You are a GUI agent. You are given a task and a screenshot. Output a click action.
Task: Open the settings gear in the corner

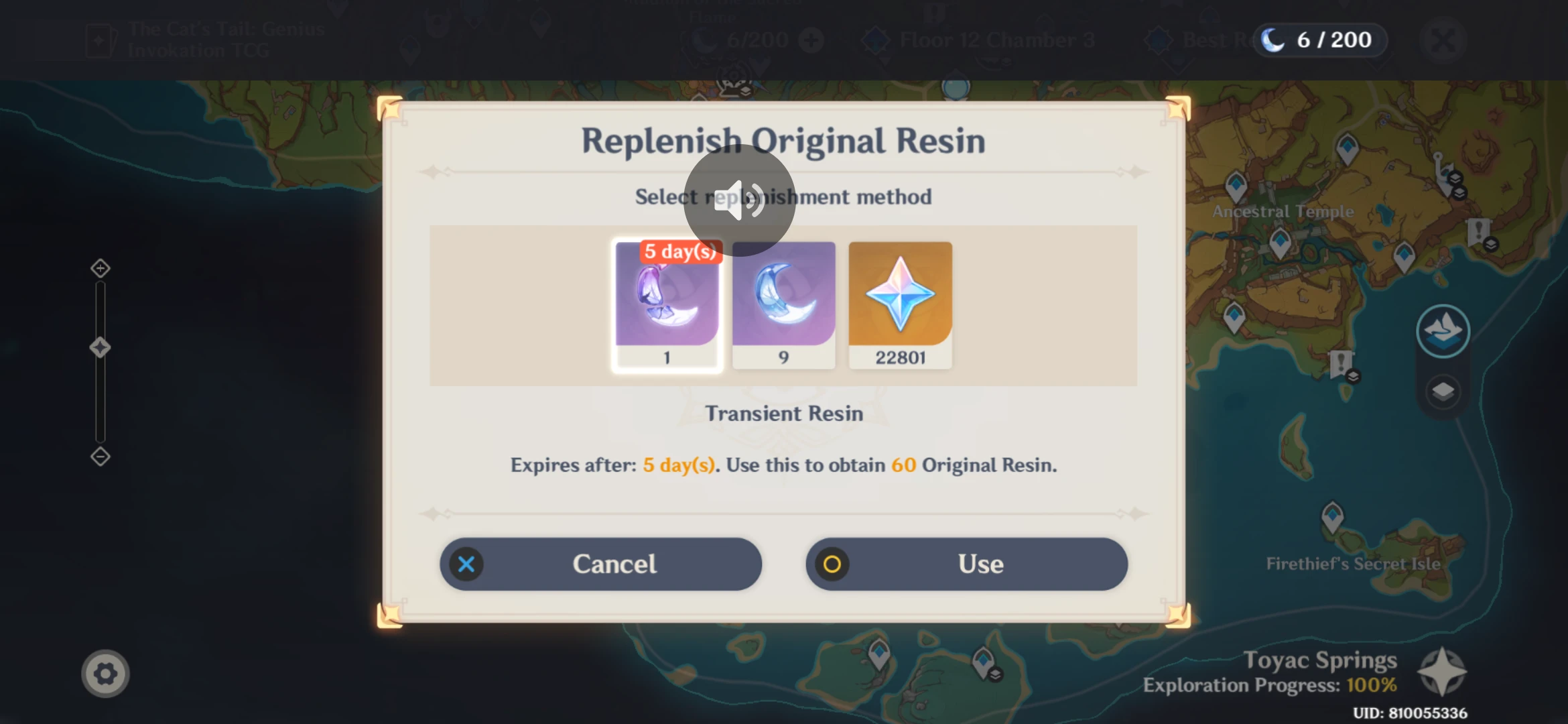(106, 673)
